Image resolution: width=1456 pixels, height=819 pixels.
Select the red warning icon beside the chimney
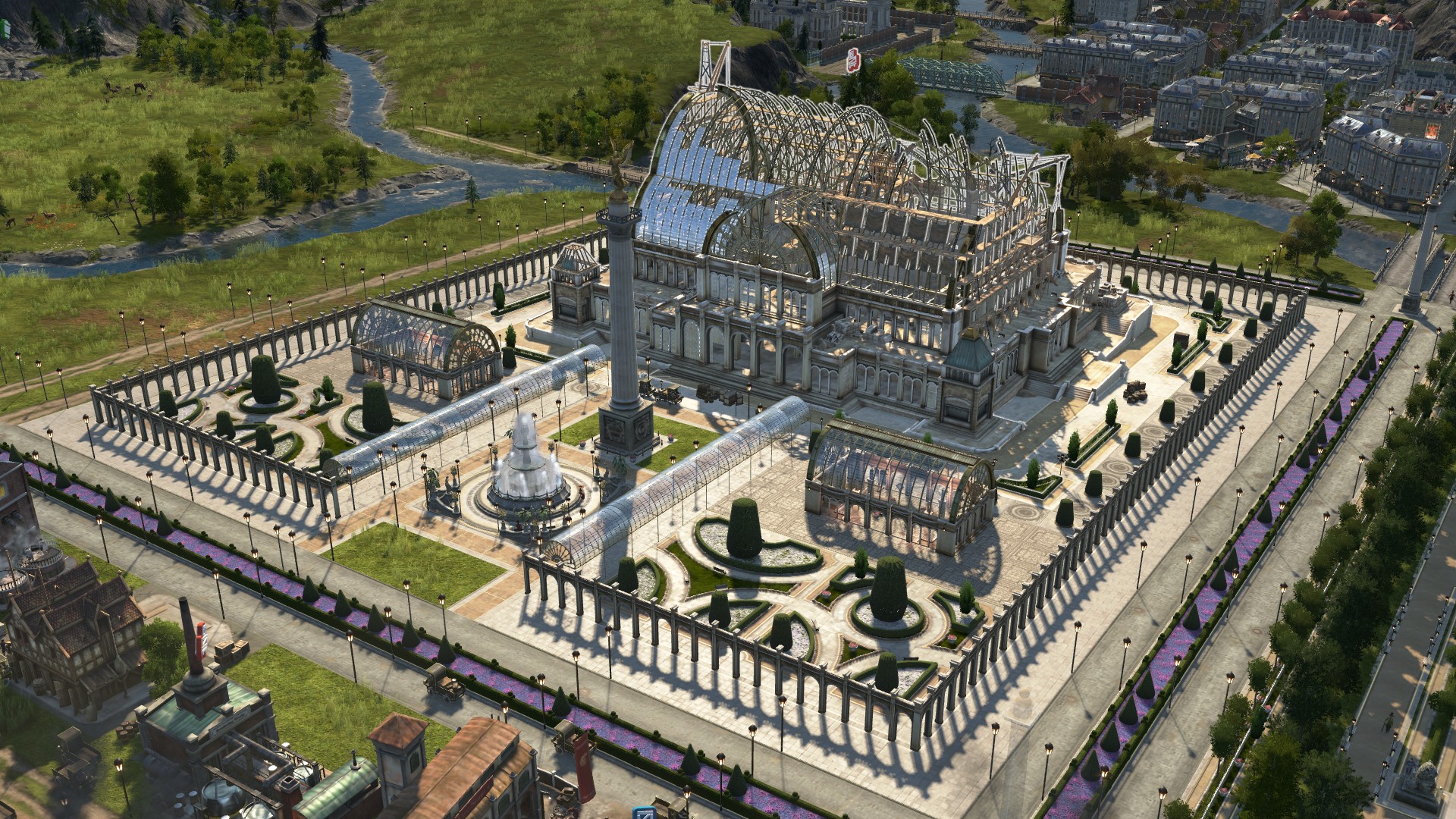point(201,633)
